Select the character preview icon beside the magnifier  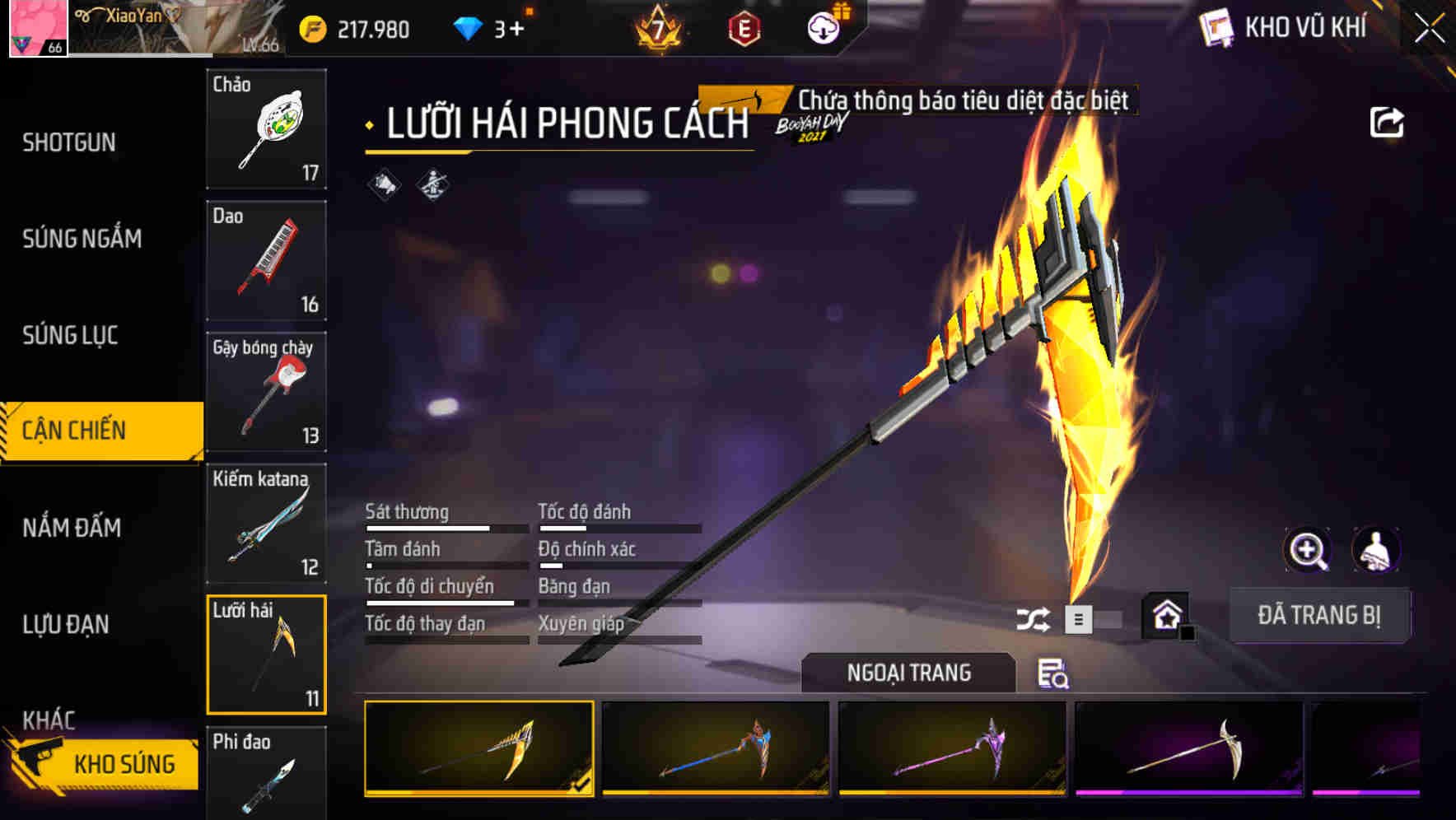(1377, 550)
